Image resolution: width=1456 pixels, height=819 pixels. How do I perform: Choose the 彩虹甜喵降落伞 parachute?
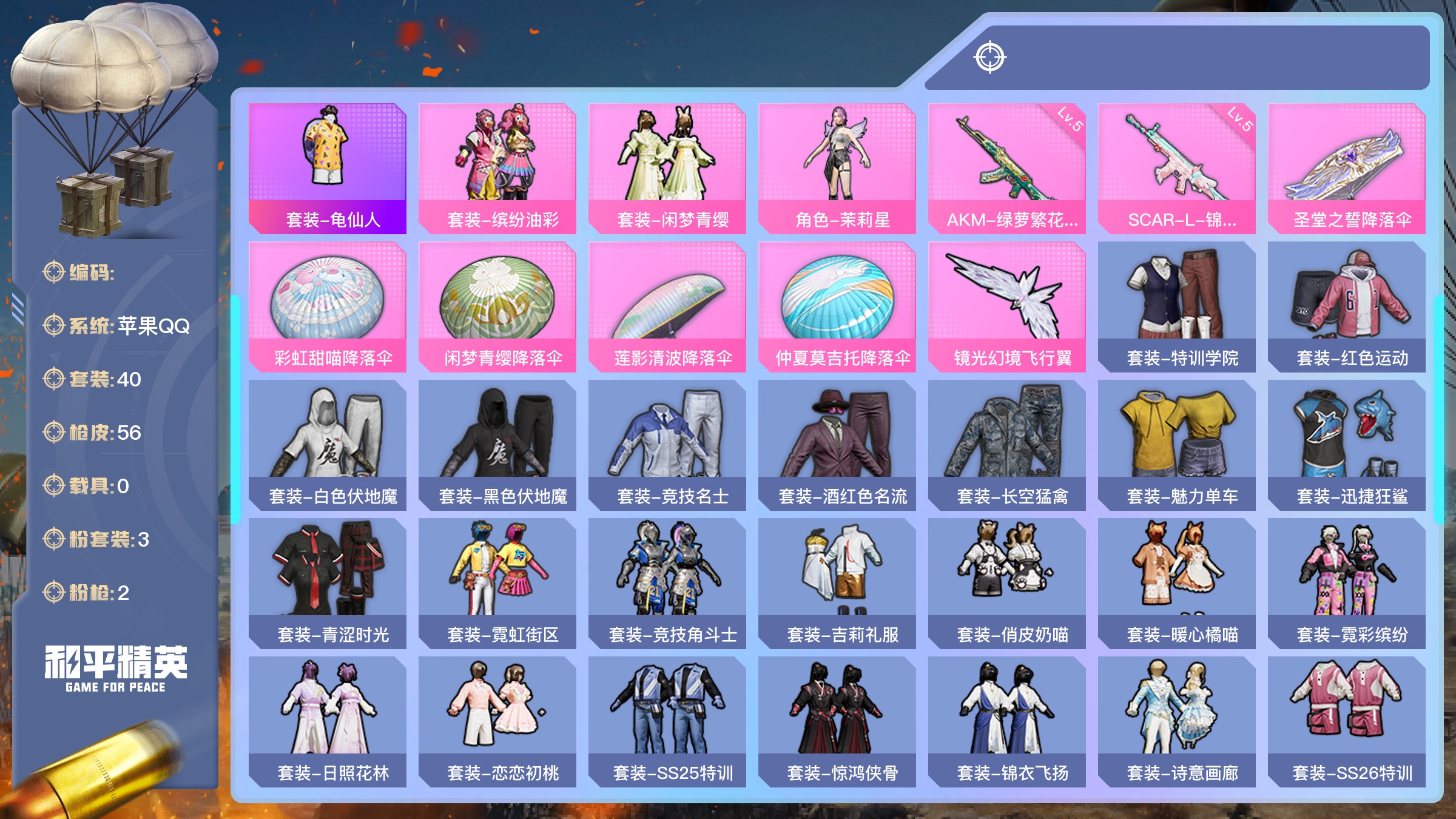click(328, 306)
